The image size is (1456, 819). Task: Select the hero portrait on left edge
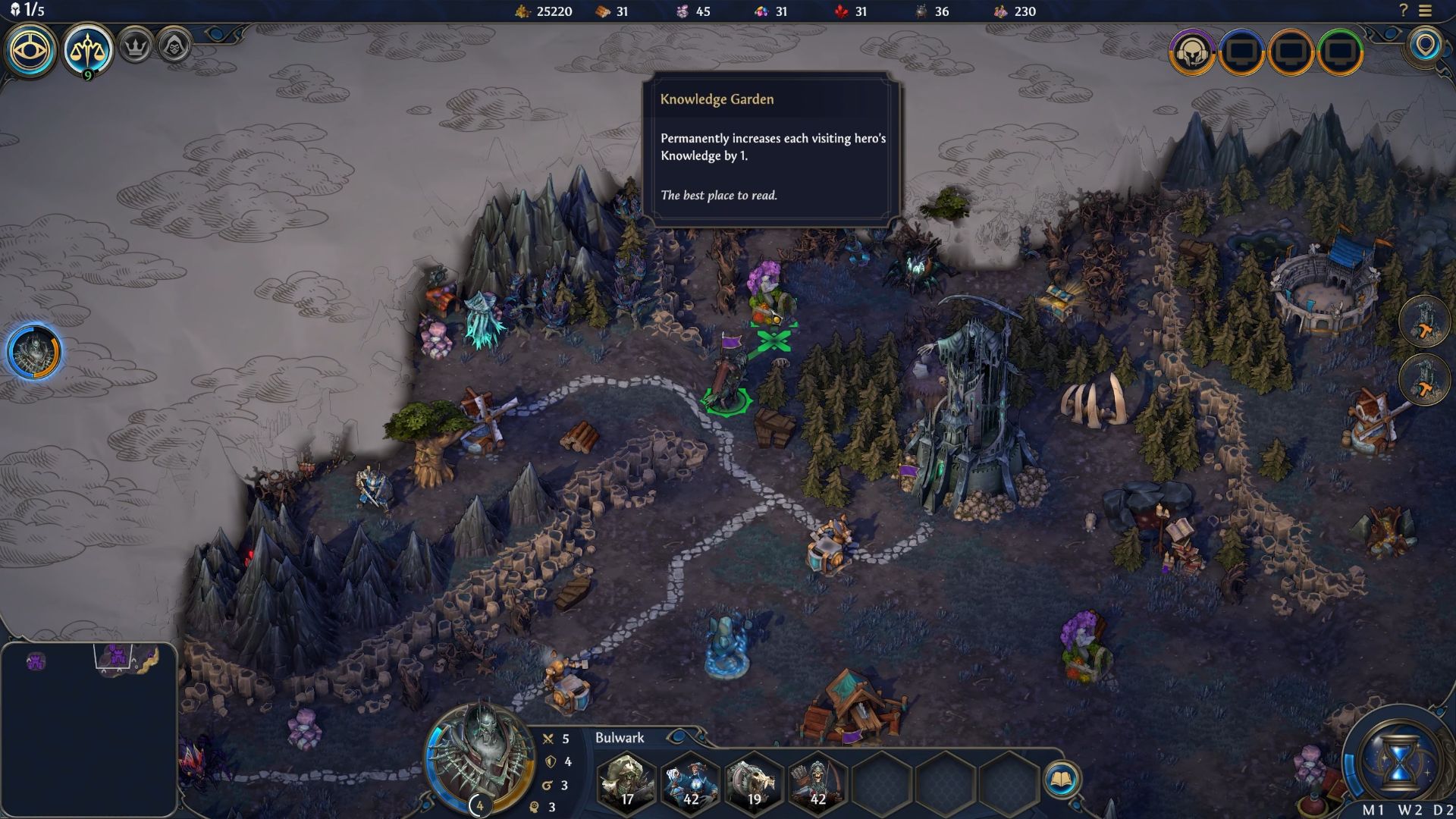pos(34,352)
